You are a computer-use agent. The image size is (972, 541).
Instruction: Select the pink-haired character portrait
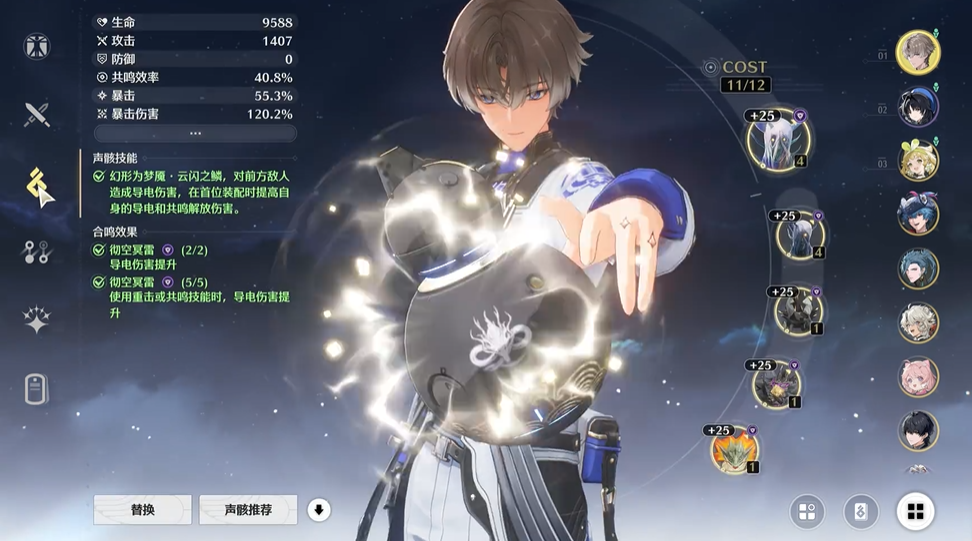917,377
